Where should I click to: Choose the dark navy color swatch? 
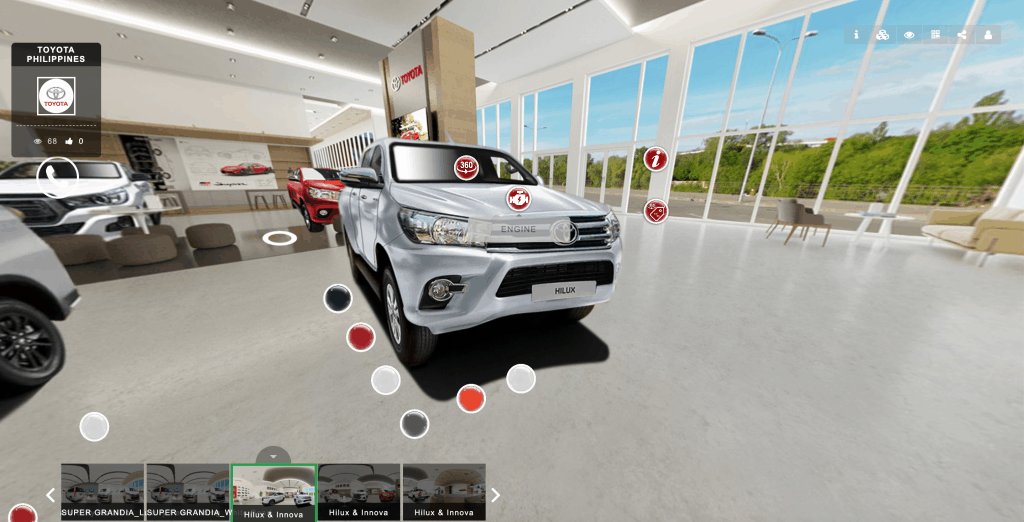click(x=338, y=298)
